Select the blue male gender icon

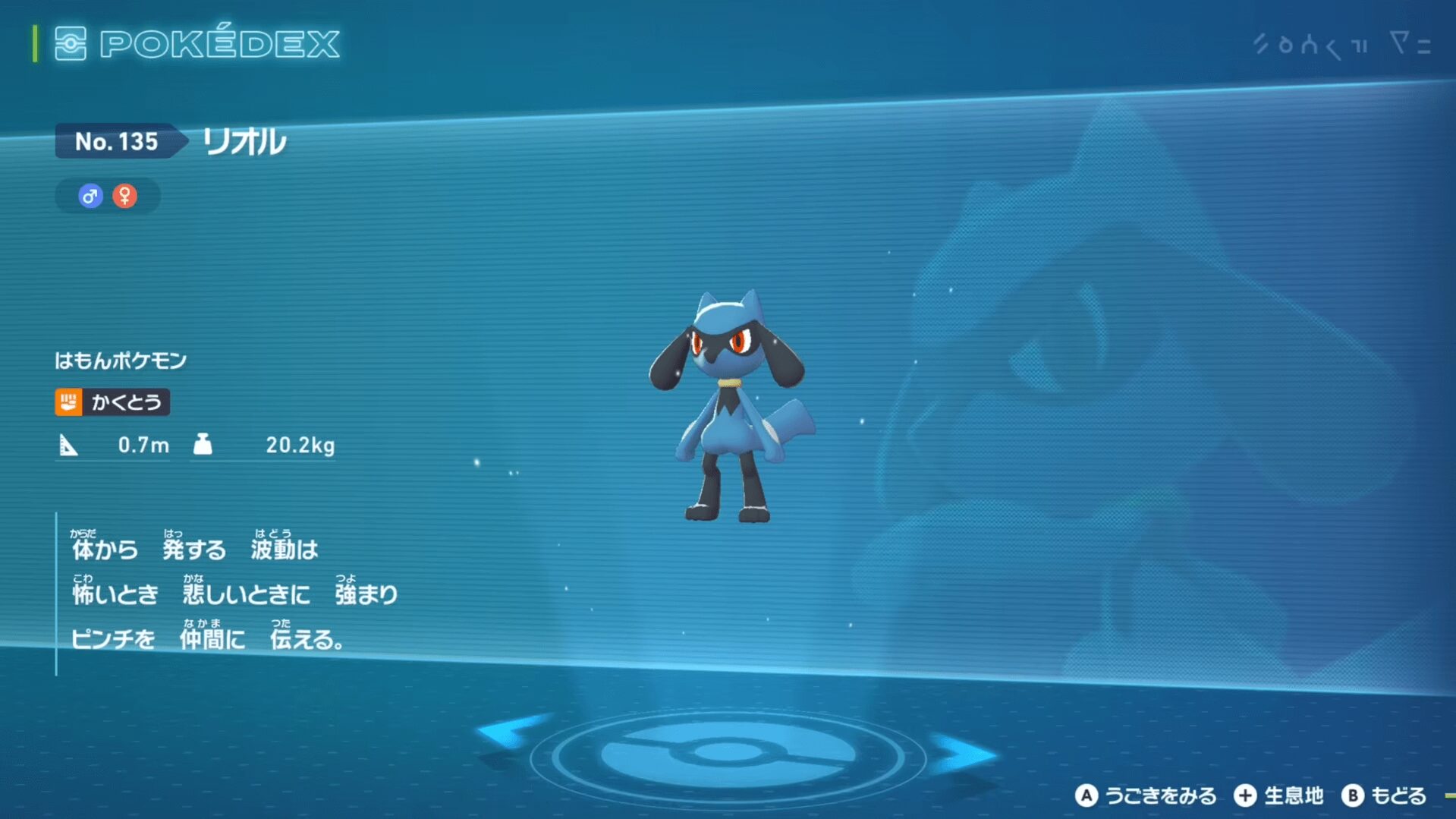click(90, 197)
